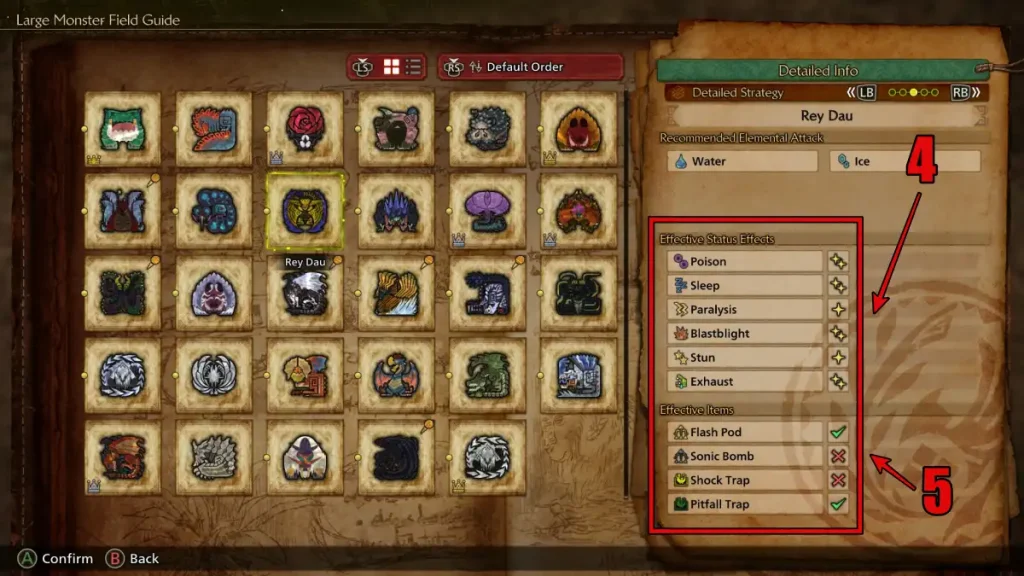
Task: Choose the black Gore Magala tile
Action: pos(396,457)
